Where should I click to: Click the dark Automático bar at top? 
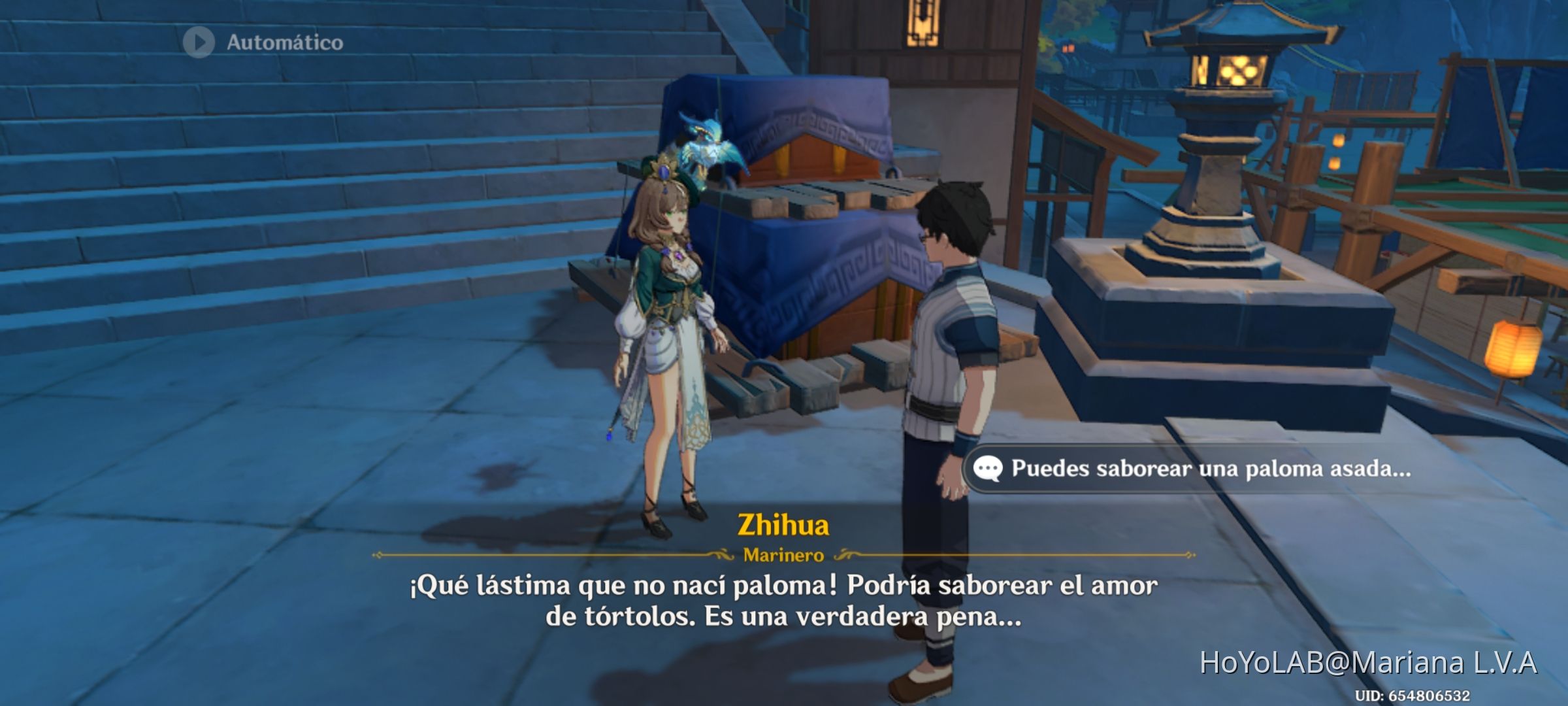tap(261, 44)
